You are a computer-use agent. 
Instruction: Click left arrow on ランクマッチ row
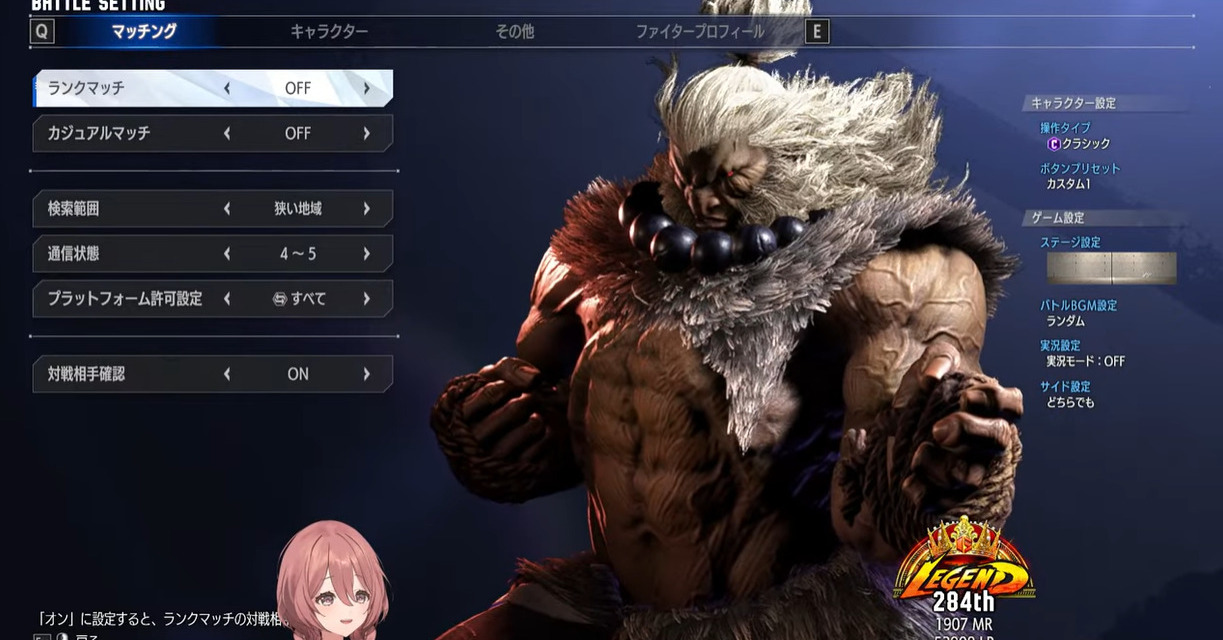point(227,88)
